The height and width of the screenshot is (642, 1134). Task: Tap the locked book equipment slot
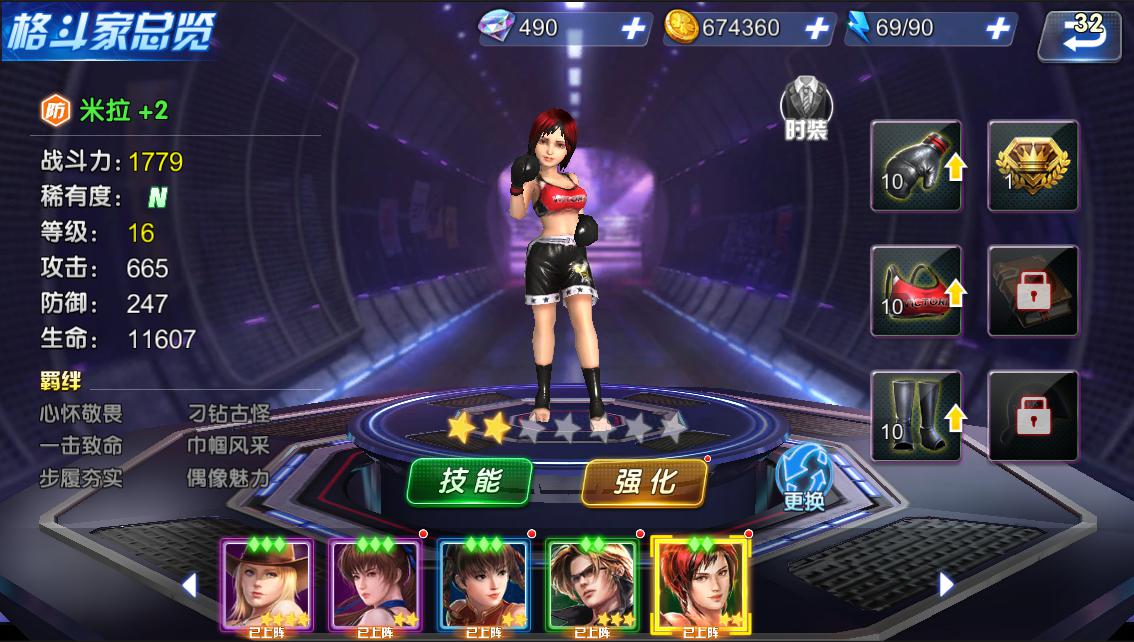1033,291
